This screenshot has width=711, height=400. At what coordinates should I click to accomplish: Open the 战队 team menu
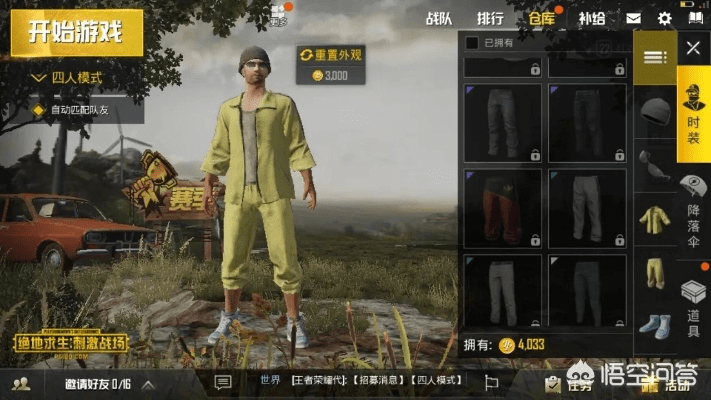(439, 18)
